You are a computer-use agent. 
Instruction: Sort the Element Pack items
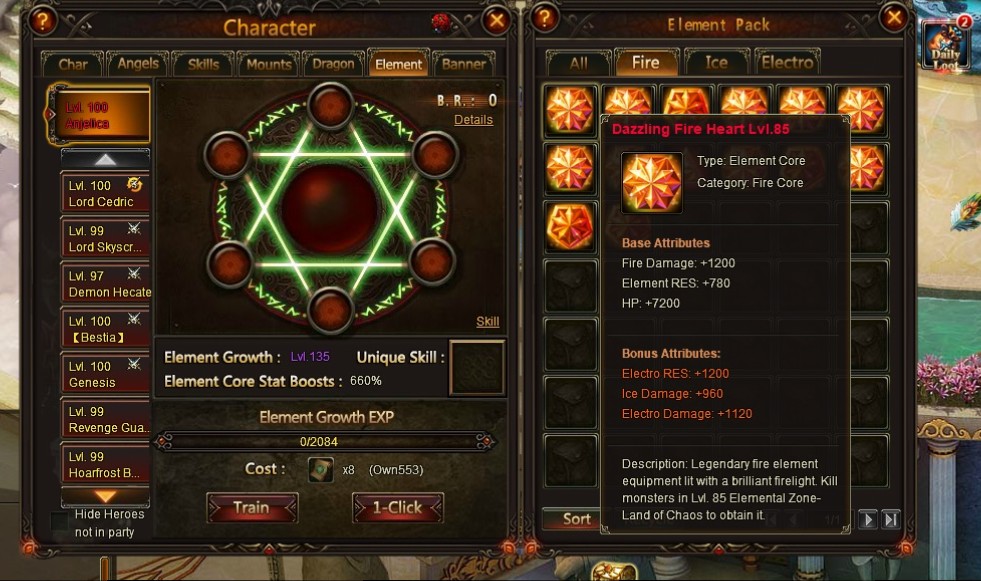[x=576, y=519]
